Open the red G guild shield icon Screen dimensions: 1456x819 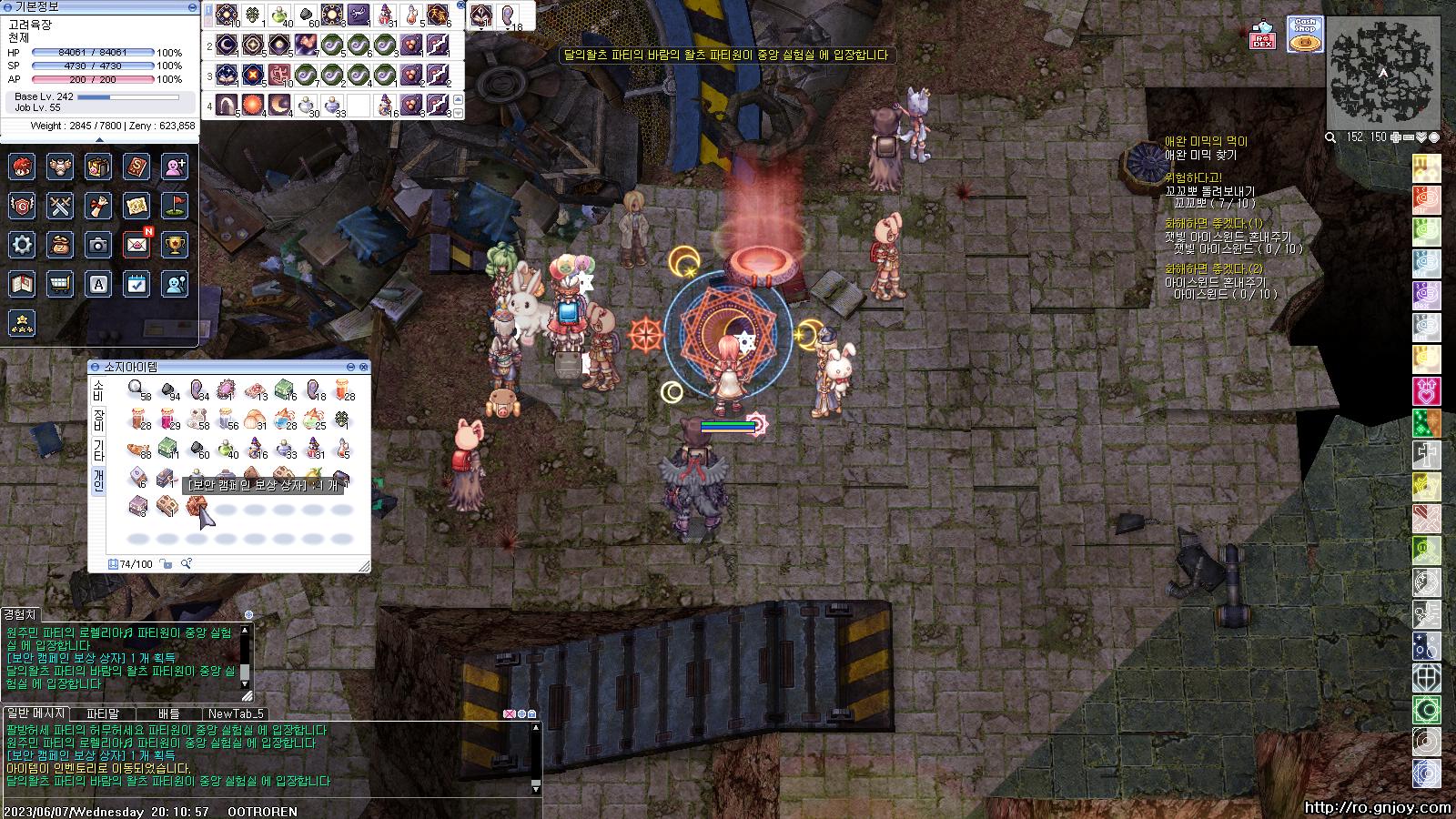pyautogui.click(x=23, y=206)
